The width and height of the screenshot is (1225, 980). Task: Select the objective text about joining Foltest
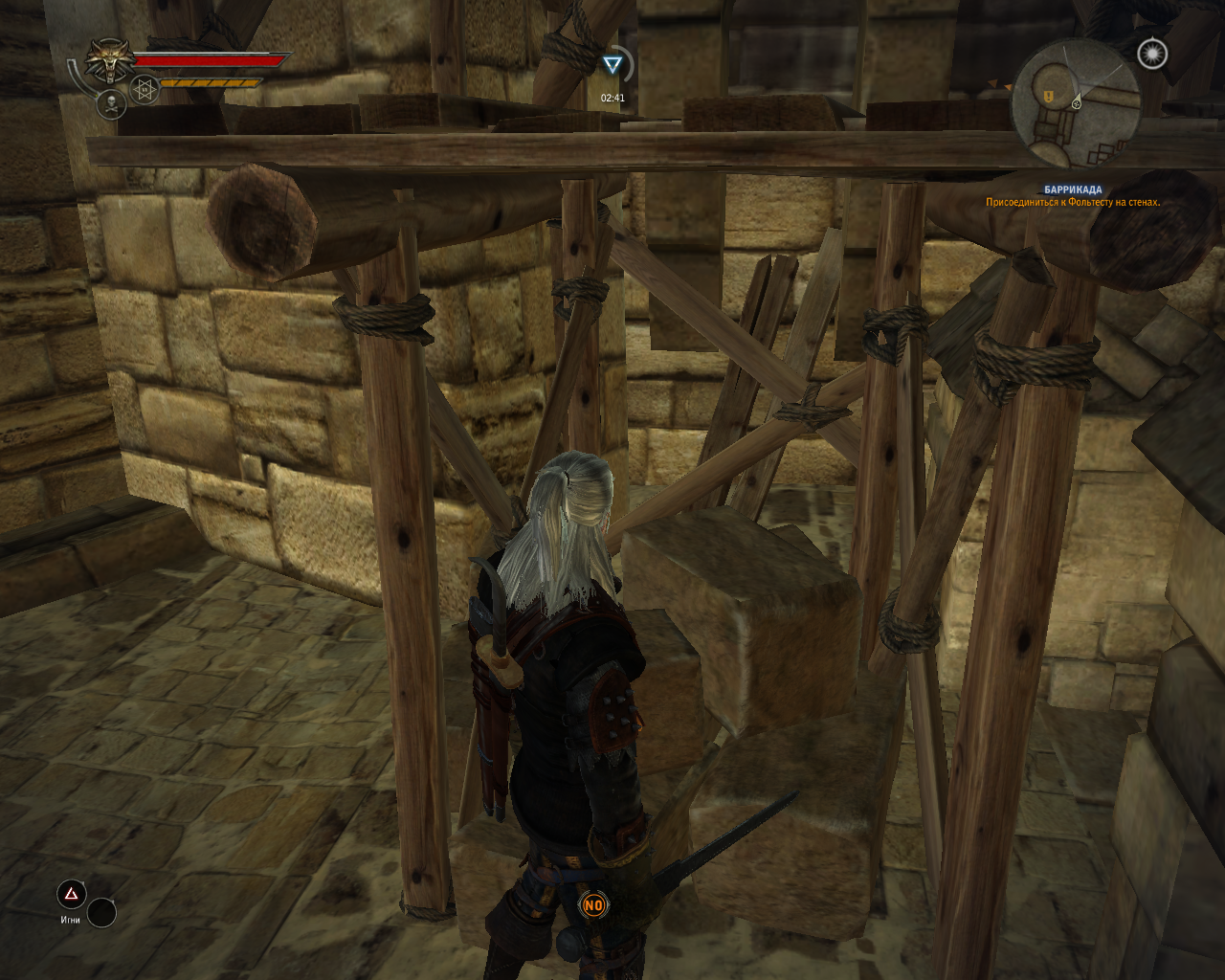pyautogui.click(x=1072, y=202)
